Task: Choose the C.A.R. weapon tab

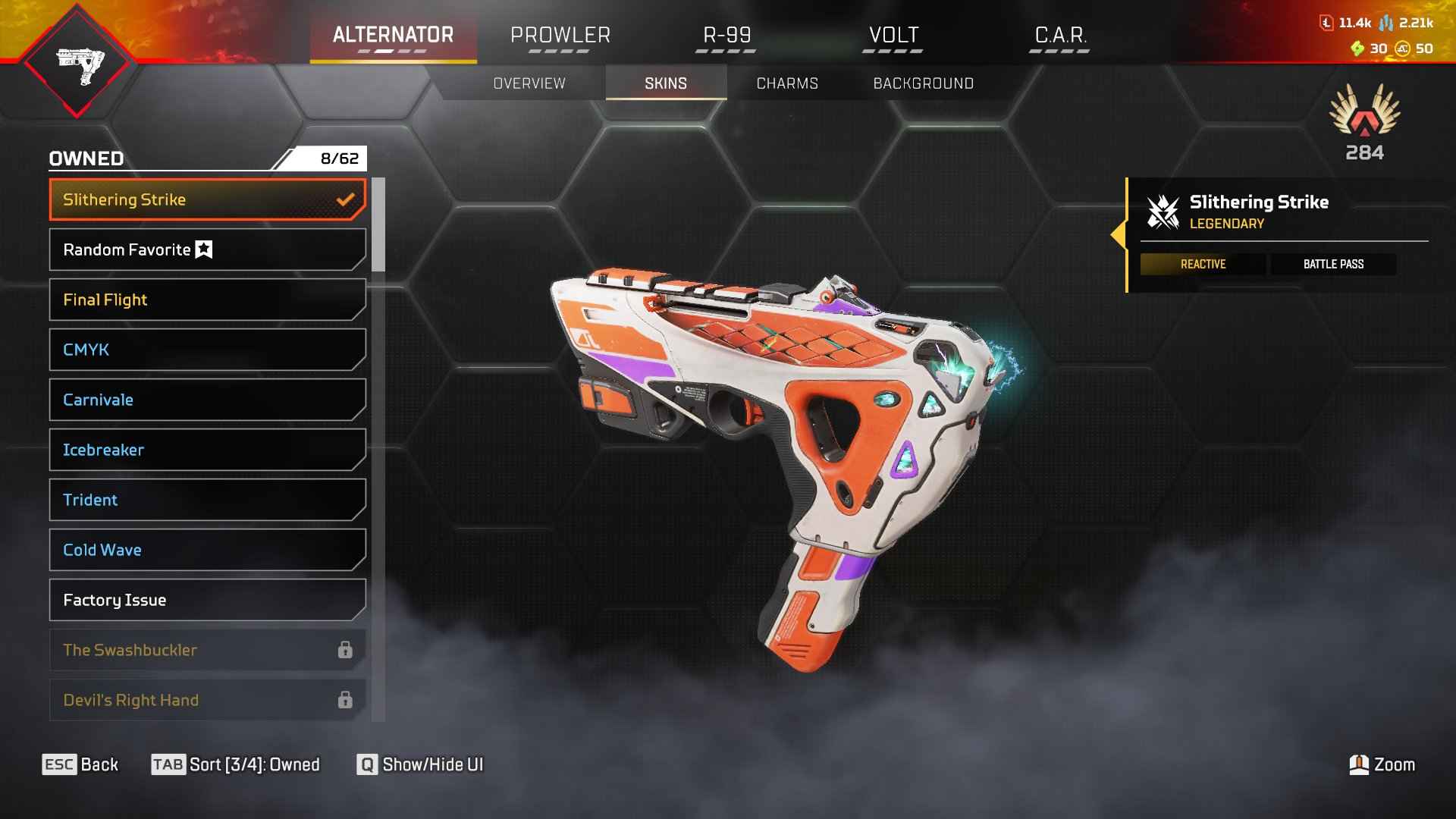Action: point(1060,36)
